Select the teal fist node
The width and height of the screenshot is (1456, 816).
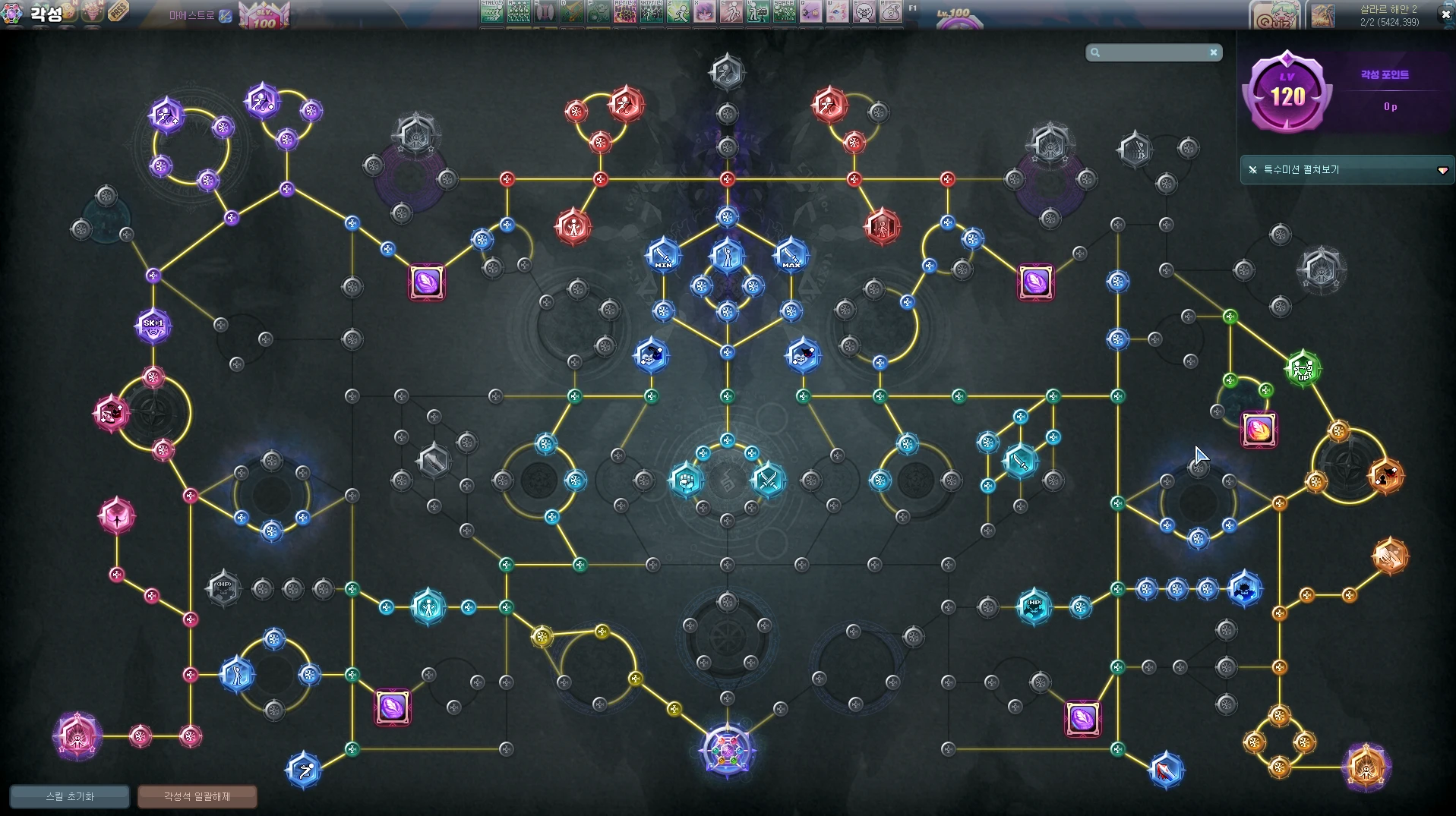click(x=687, y=480)
